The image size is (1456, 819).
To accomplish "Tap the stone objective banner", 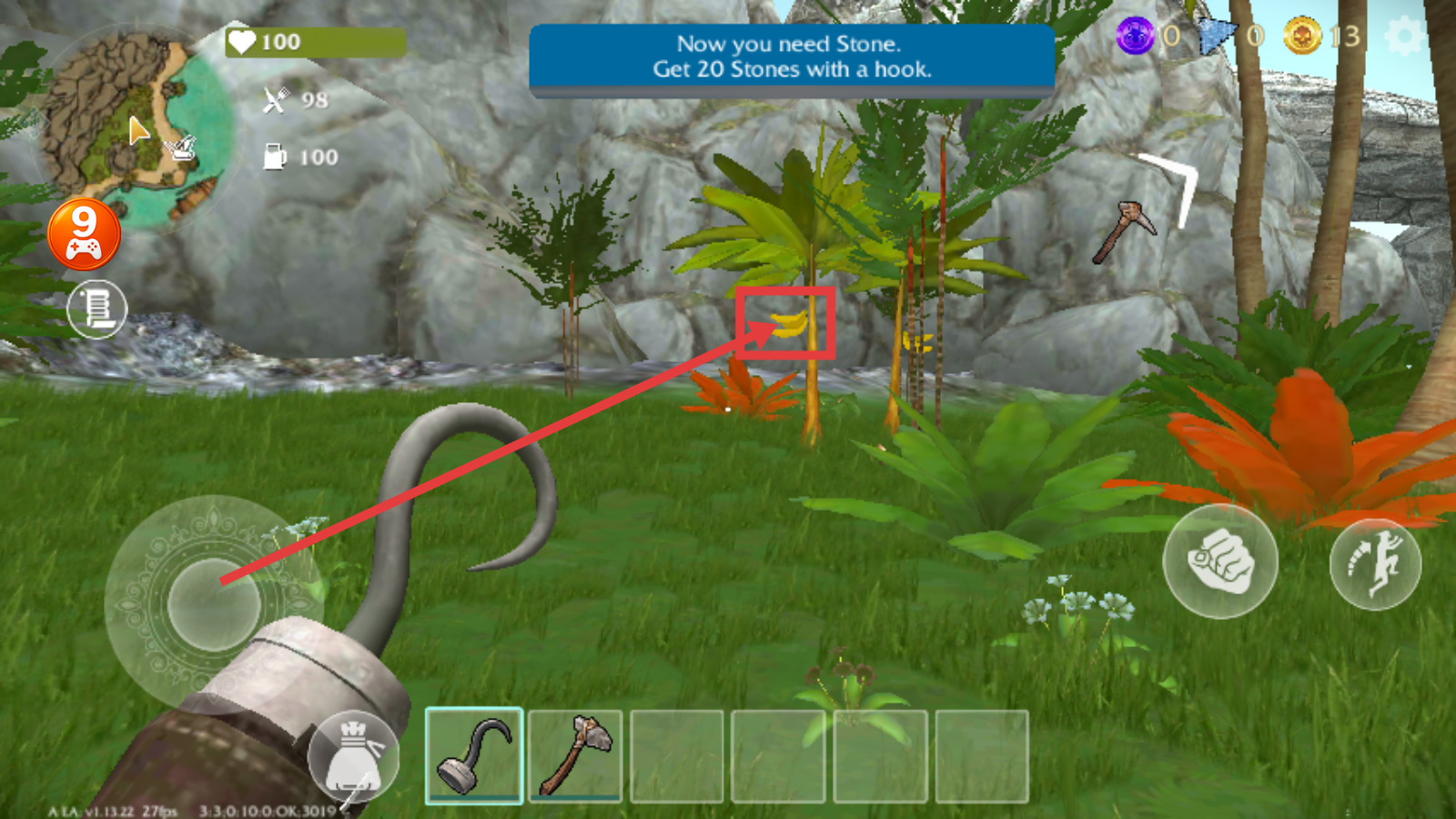I will coord(792,57).
